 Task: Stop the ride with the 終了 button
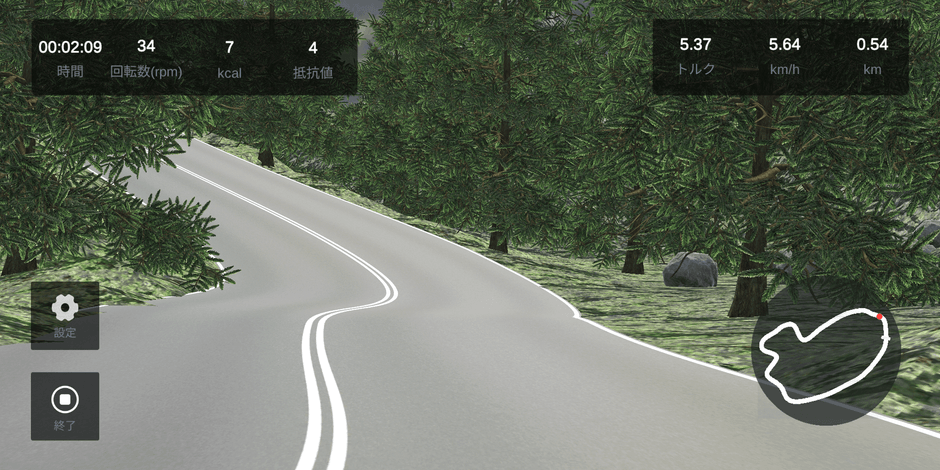click(x=65, y=406)
